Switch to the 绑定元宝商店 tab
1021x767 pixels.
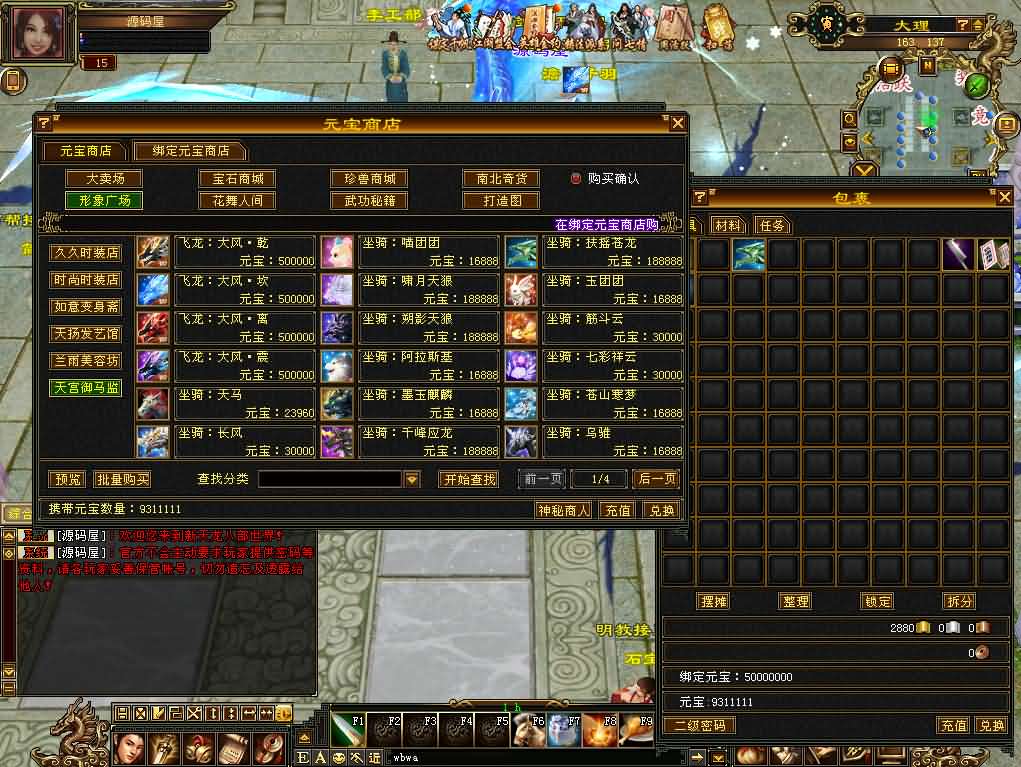pos(191,151)
